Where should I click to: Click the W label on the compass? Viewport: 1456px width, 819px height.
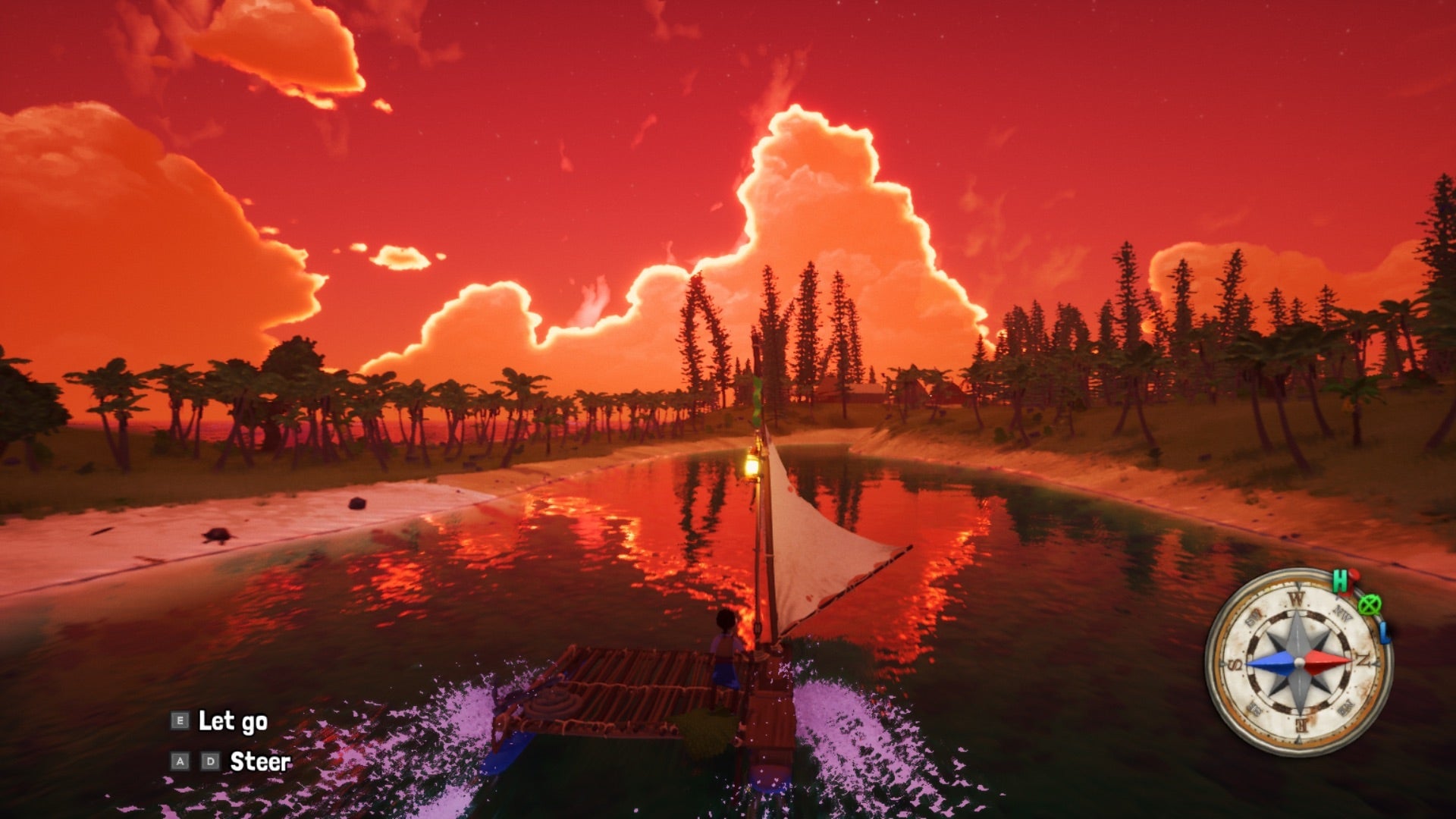click(1297, 599)
